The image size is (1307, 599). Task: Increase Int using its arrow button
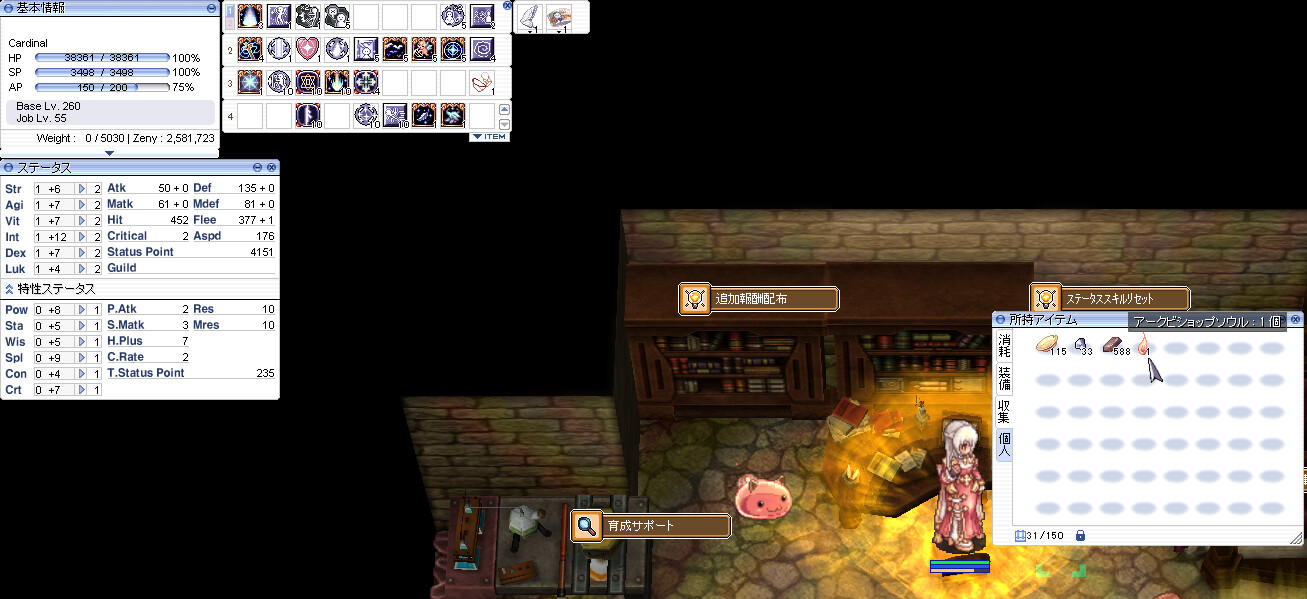click(x=82, y=236)
